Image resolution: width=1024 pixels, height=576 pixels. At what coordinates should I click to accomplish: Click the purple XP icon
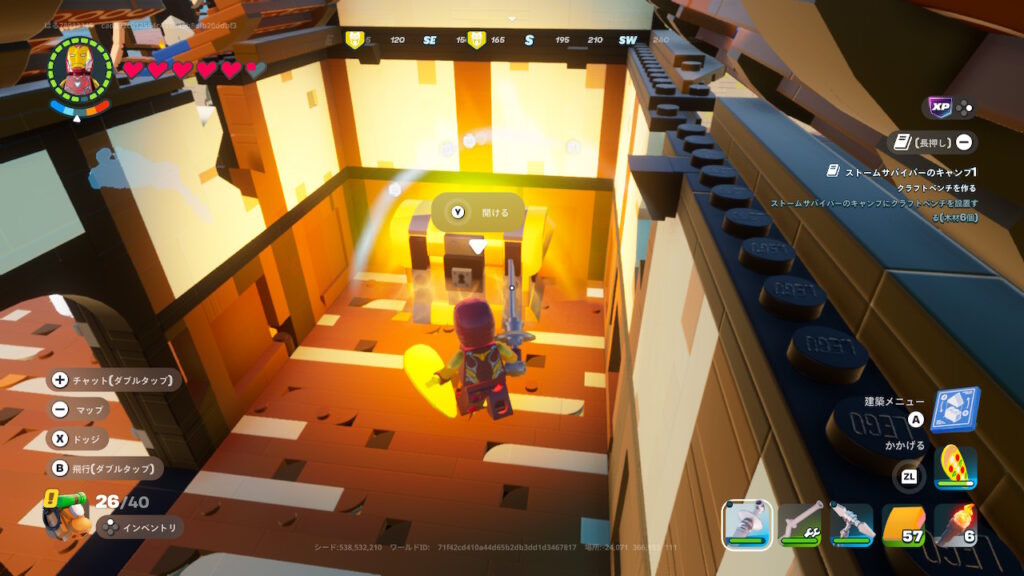point(938,107)
